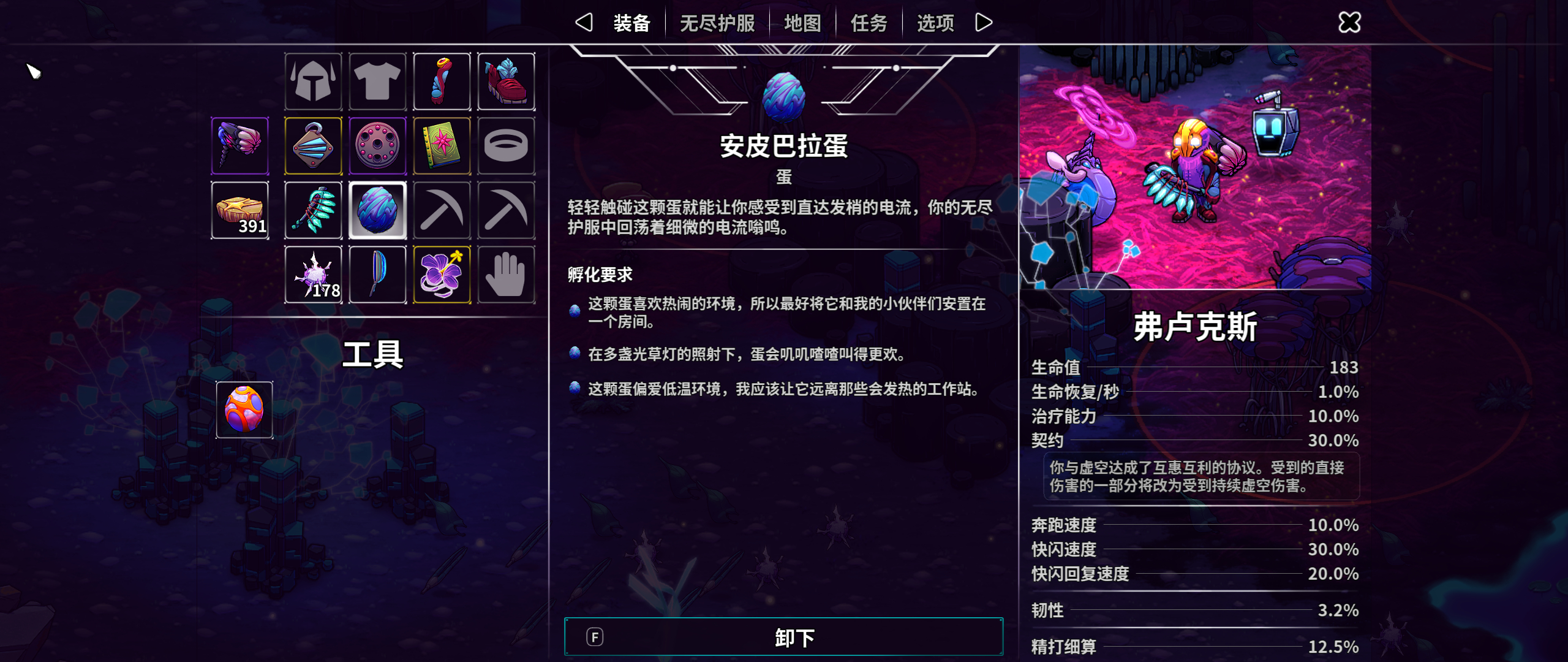Open the 地图 tab
Viewport: 1568px width, 662px height.
(801, 22)
